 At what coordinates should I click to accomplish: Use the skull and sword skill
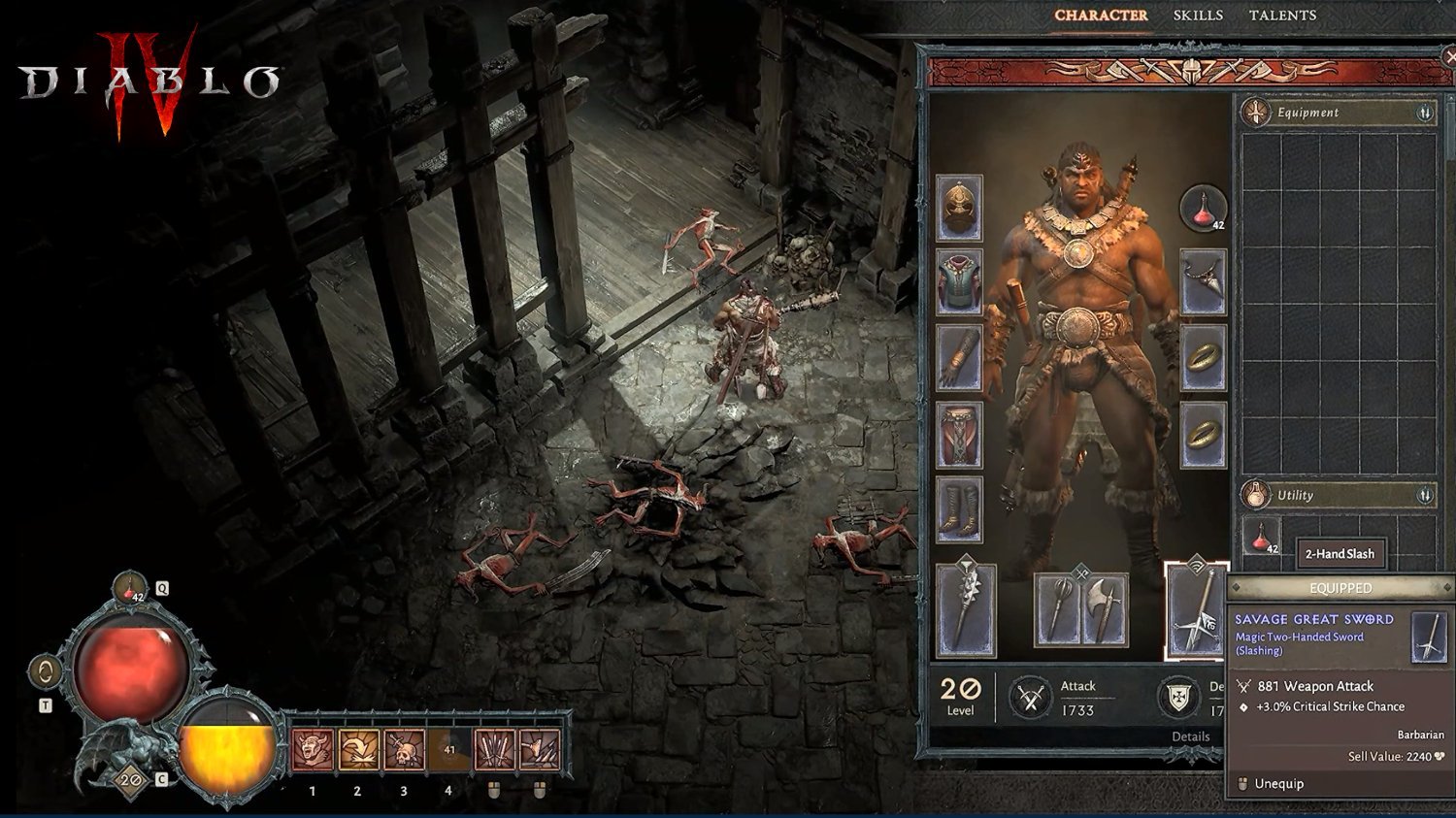pyautogui.click(x=404, y=750)
